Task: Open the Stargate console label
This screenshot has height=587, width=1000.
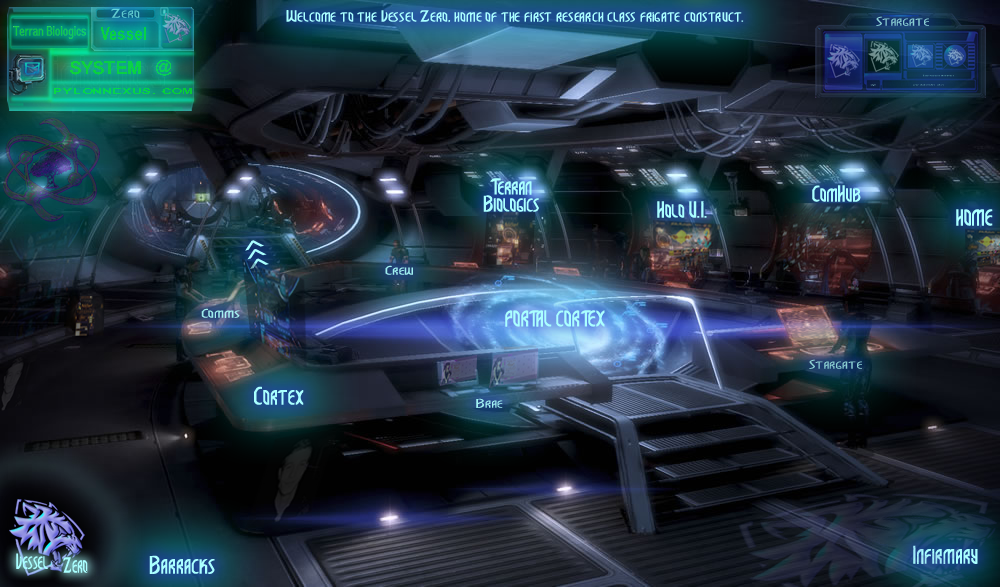Action: tap(835, 365)
